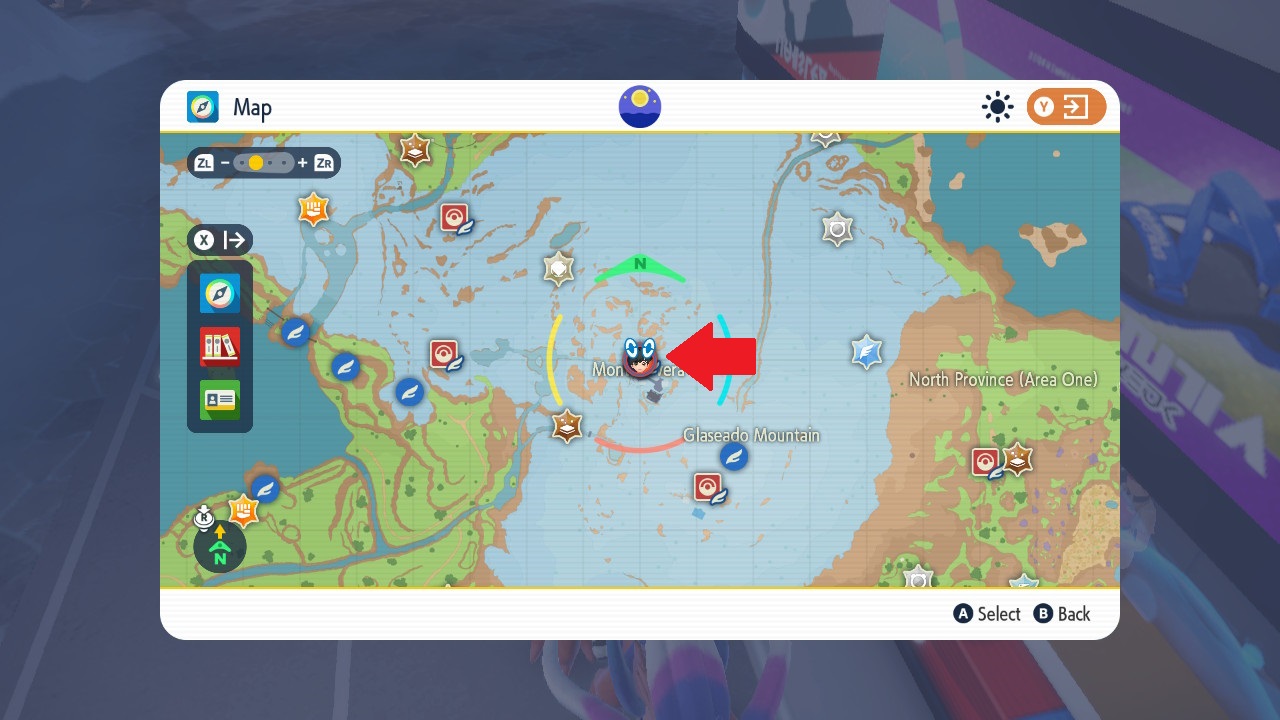Select the orange watchtower icon on the left
The image size is (1280, 720).
click(313, 209)
